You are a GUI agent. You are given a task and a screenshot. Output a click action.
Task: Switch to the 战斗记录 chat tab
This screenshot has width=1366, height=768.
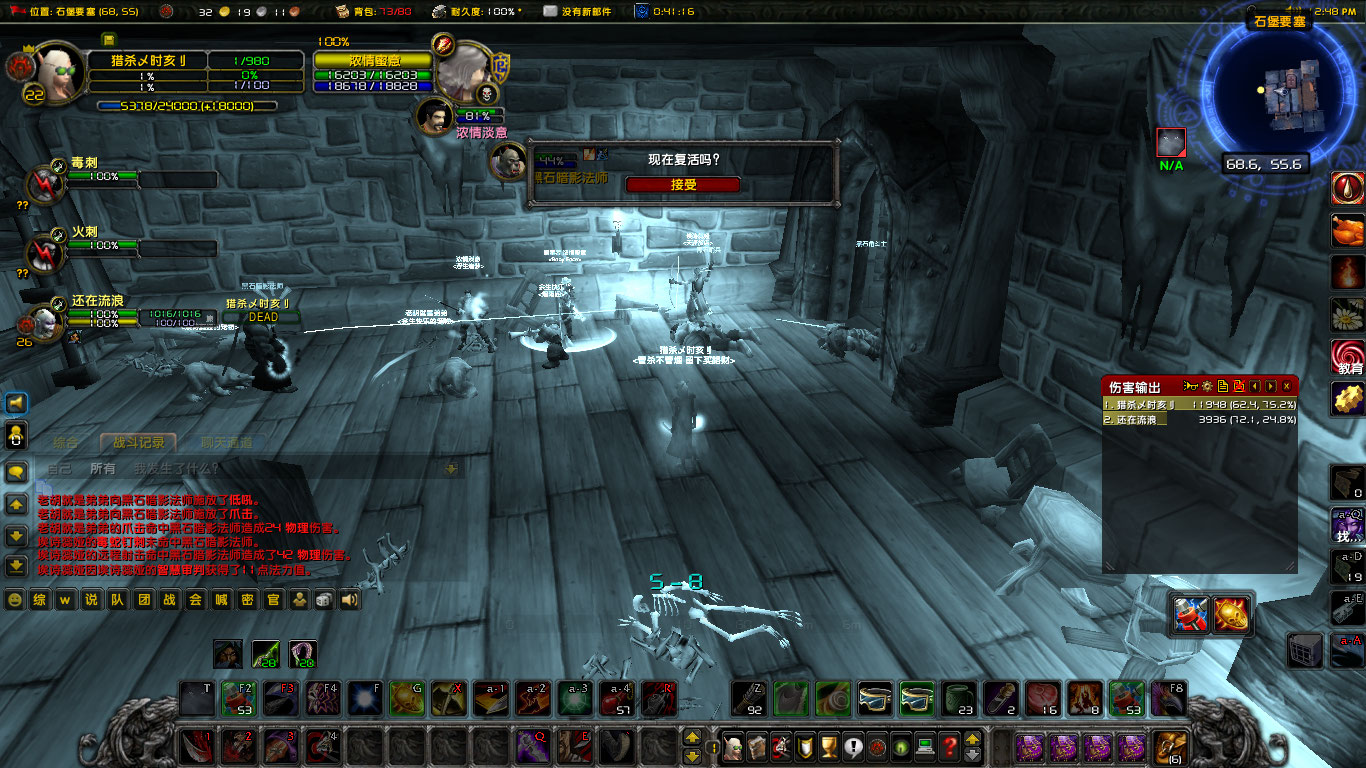click(138, 441)
